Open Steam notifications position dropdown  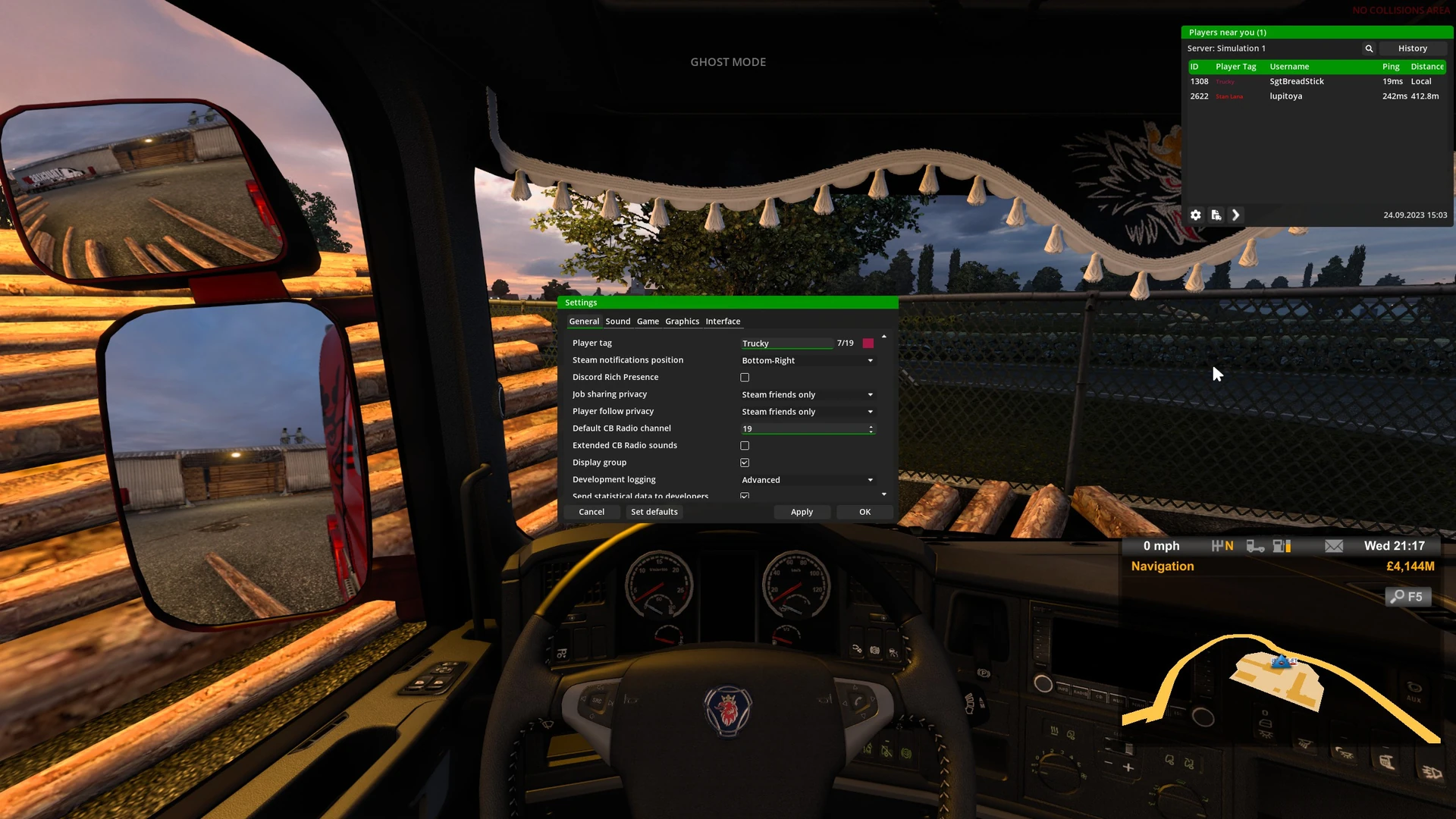[807, 361]
